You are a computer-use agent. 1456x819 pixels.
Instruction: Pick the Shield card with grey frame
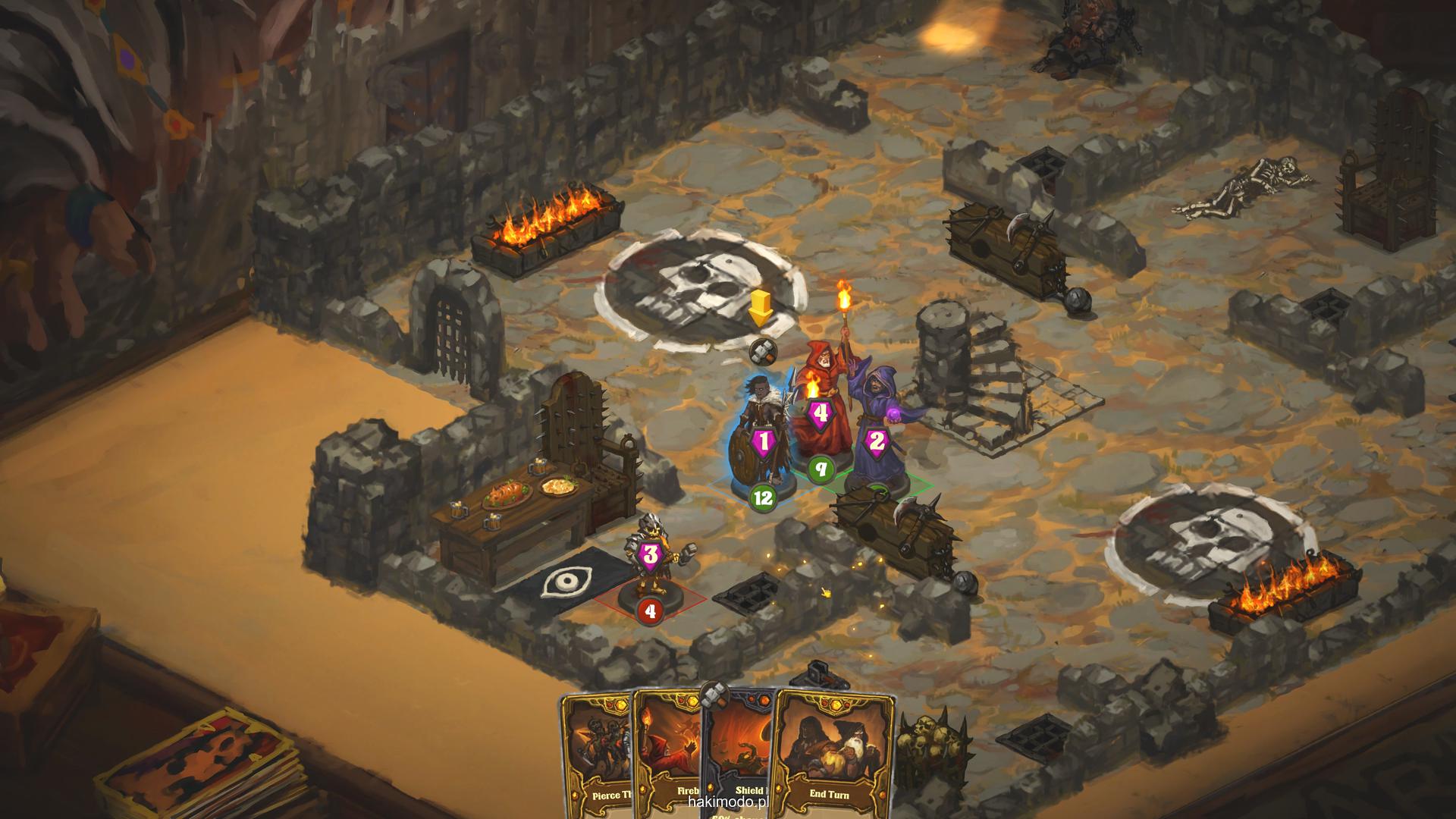coord(739,758)
